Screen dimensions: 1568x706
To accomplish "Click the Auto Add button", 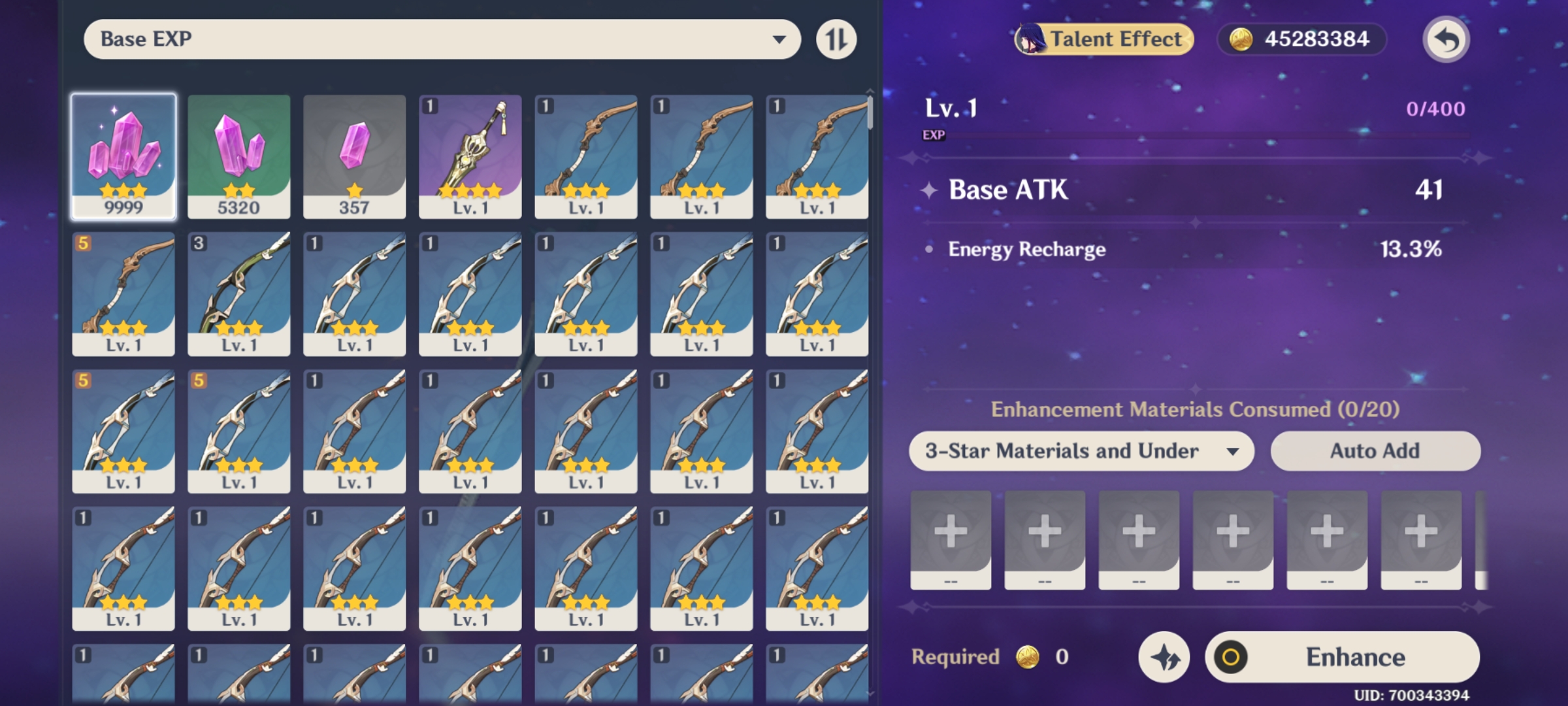I will [x=1375, y=450].
